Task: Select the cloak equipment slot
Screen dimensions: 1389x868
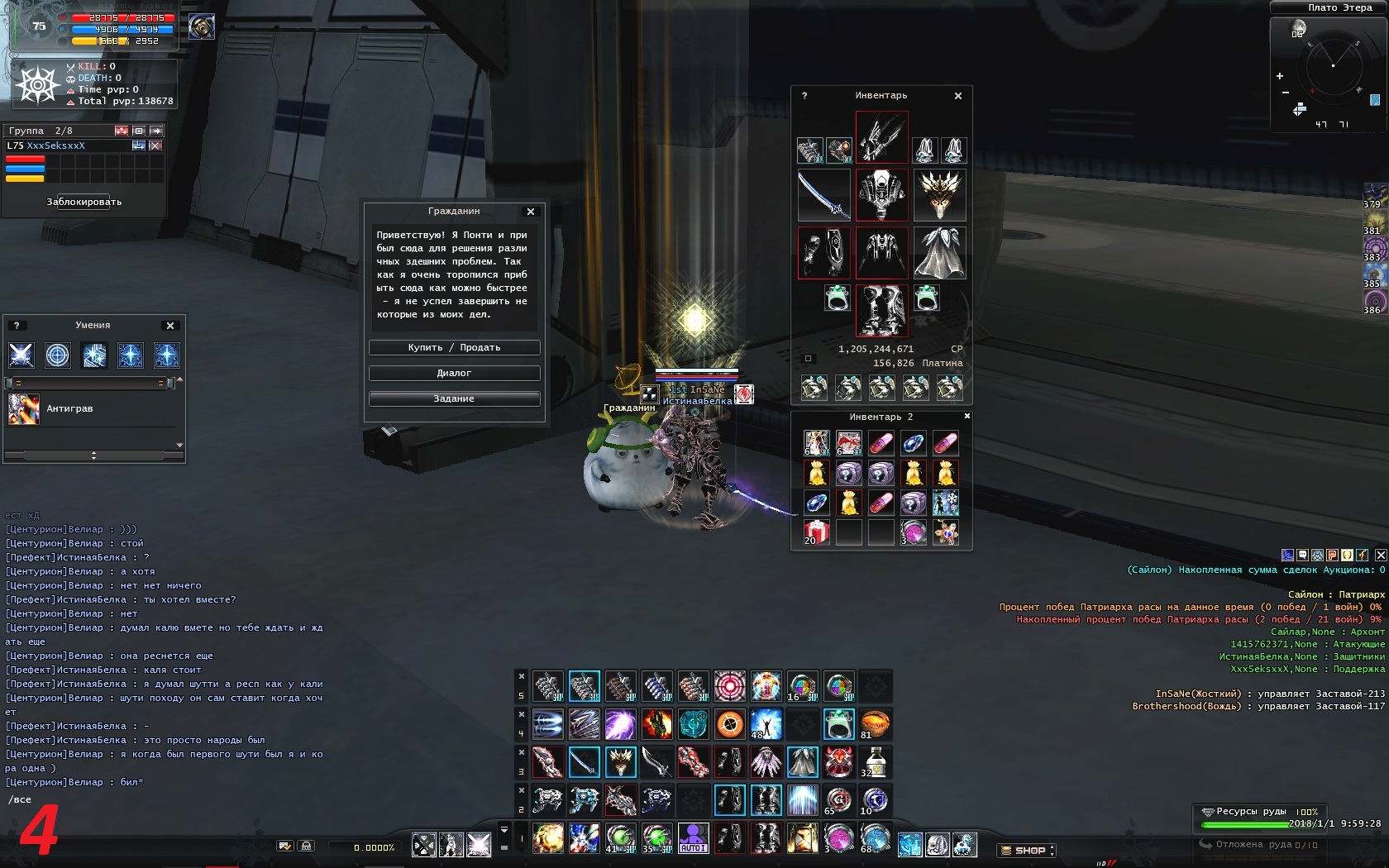Action: 939,253
